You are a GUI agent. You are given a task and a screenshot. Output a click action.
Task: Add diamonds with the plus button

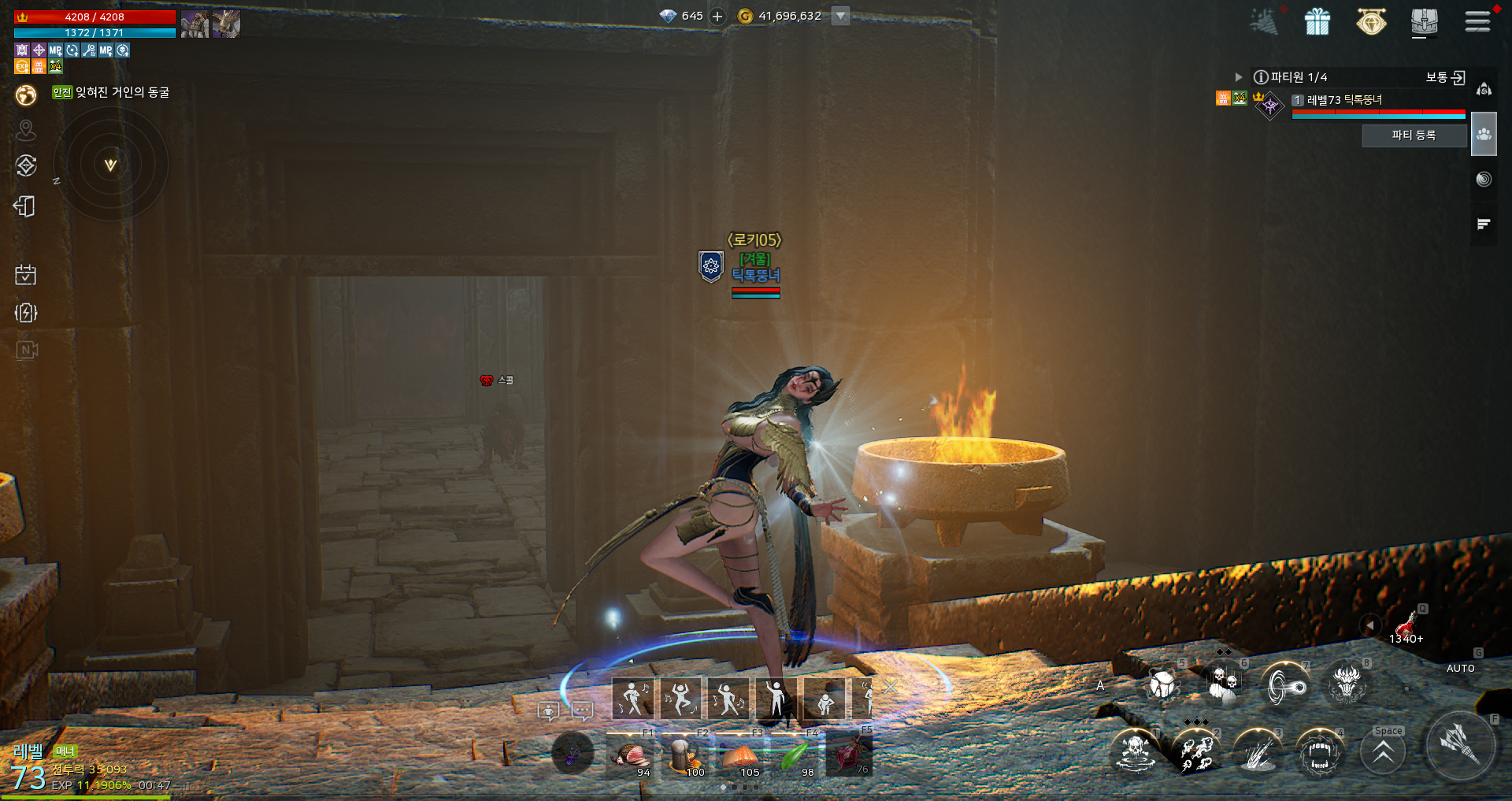717,16
